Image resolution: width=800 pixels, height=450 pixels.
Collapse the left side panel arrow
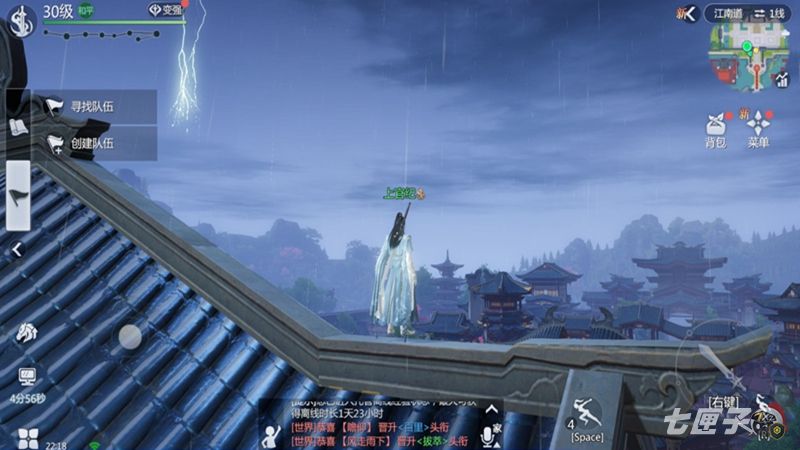(x=17, y=250)
